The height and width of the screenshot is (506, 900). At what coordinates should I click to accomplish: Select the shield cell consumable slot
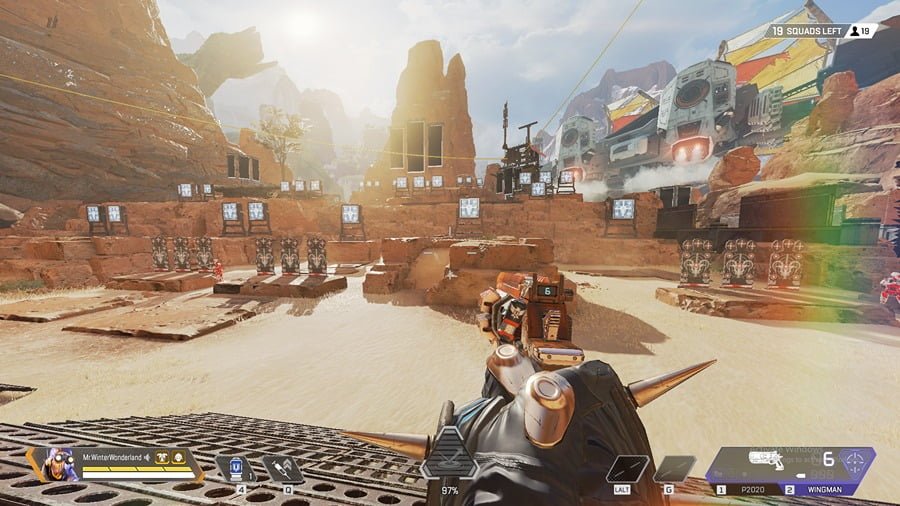(235, 468)
